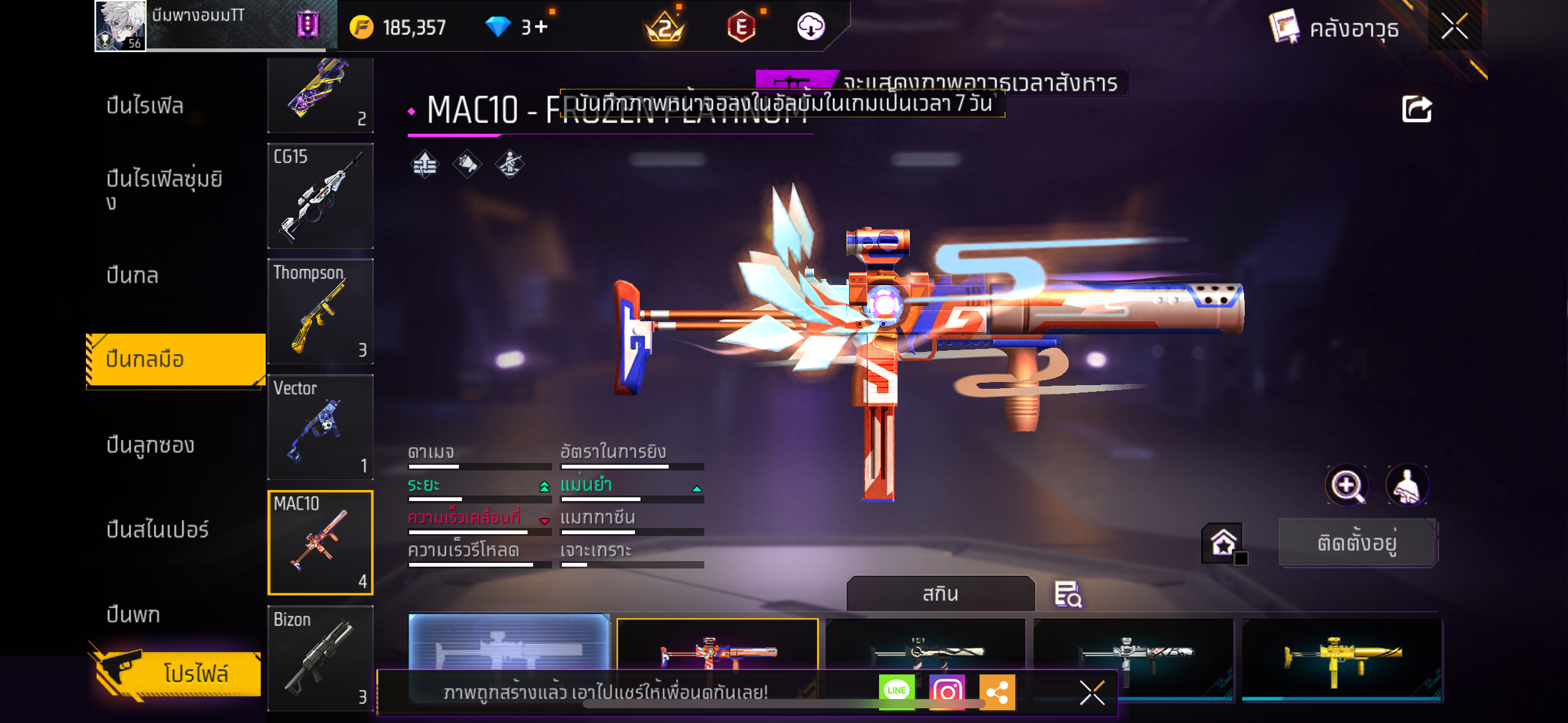Open the ปืนลูกซอง weapon category

150,445
